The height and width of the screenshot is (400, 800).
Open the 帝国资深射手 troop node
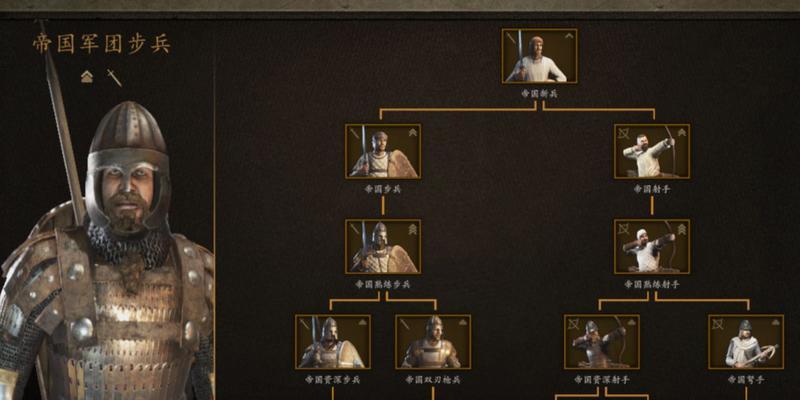pos(601,342)
